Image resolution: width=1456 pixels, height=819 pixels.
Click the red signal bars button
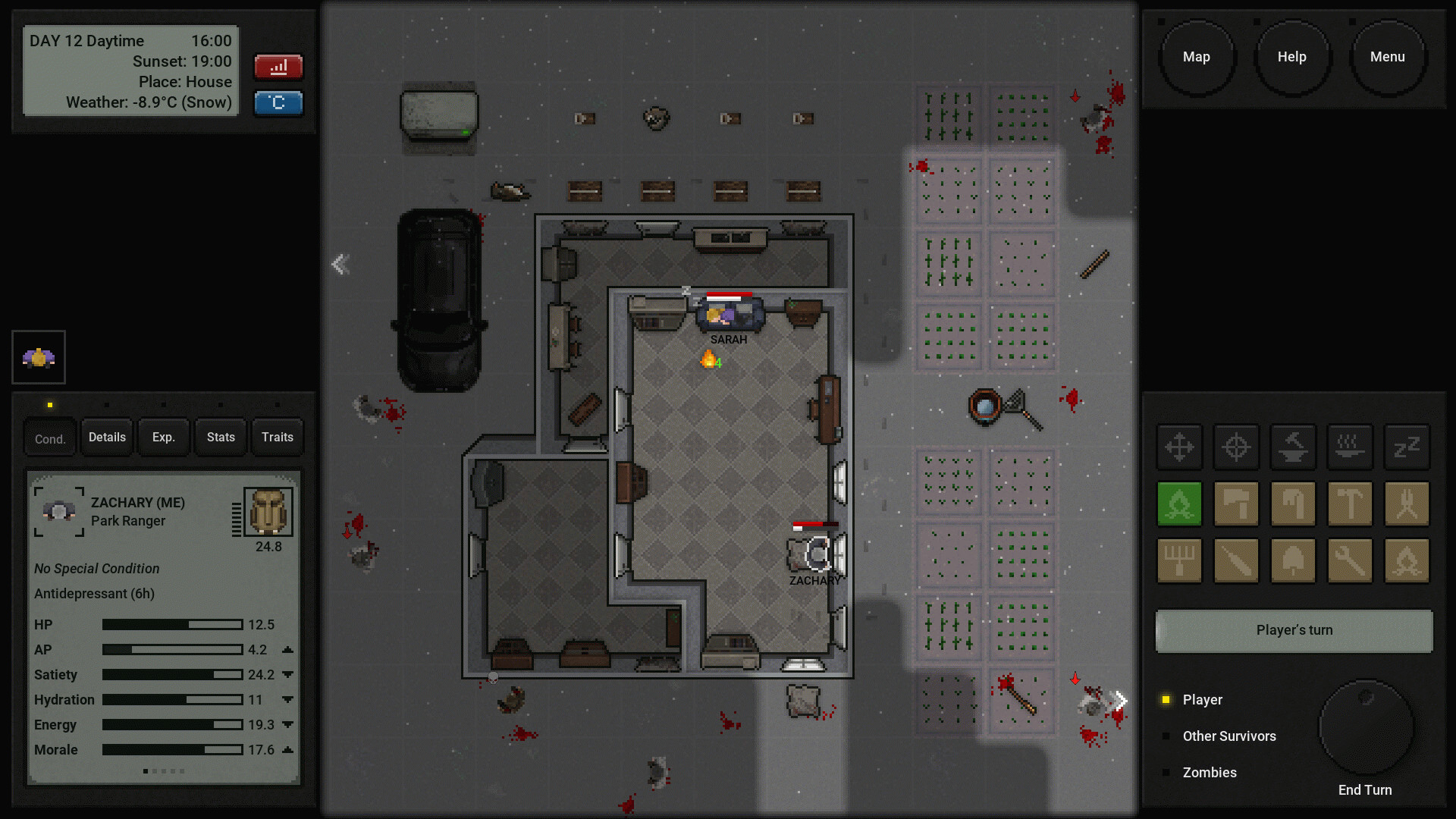[278, 67]
